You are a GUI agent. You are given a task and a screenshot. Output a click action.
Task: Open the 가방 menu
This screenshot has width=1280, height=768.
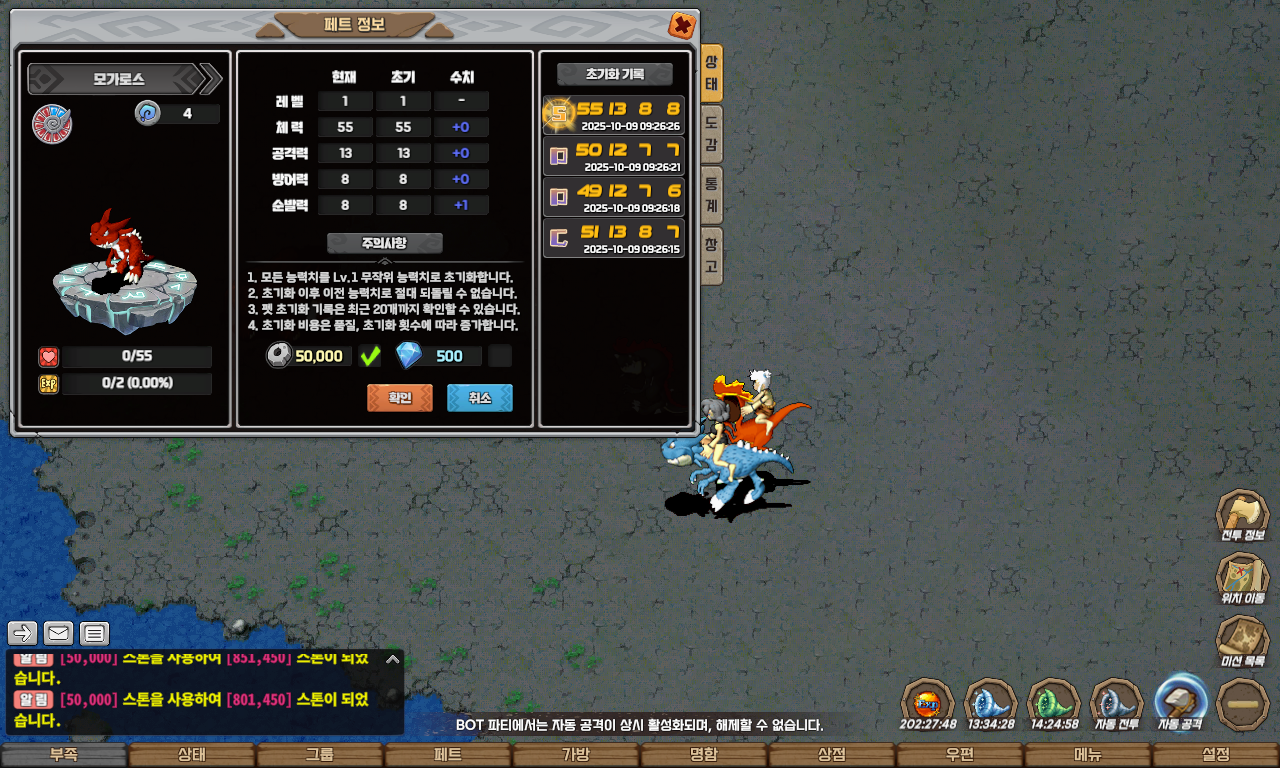576,755
